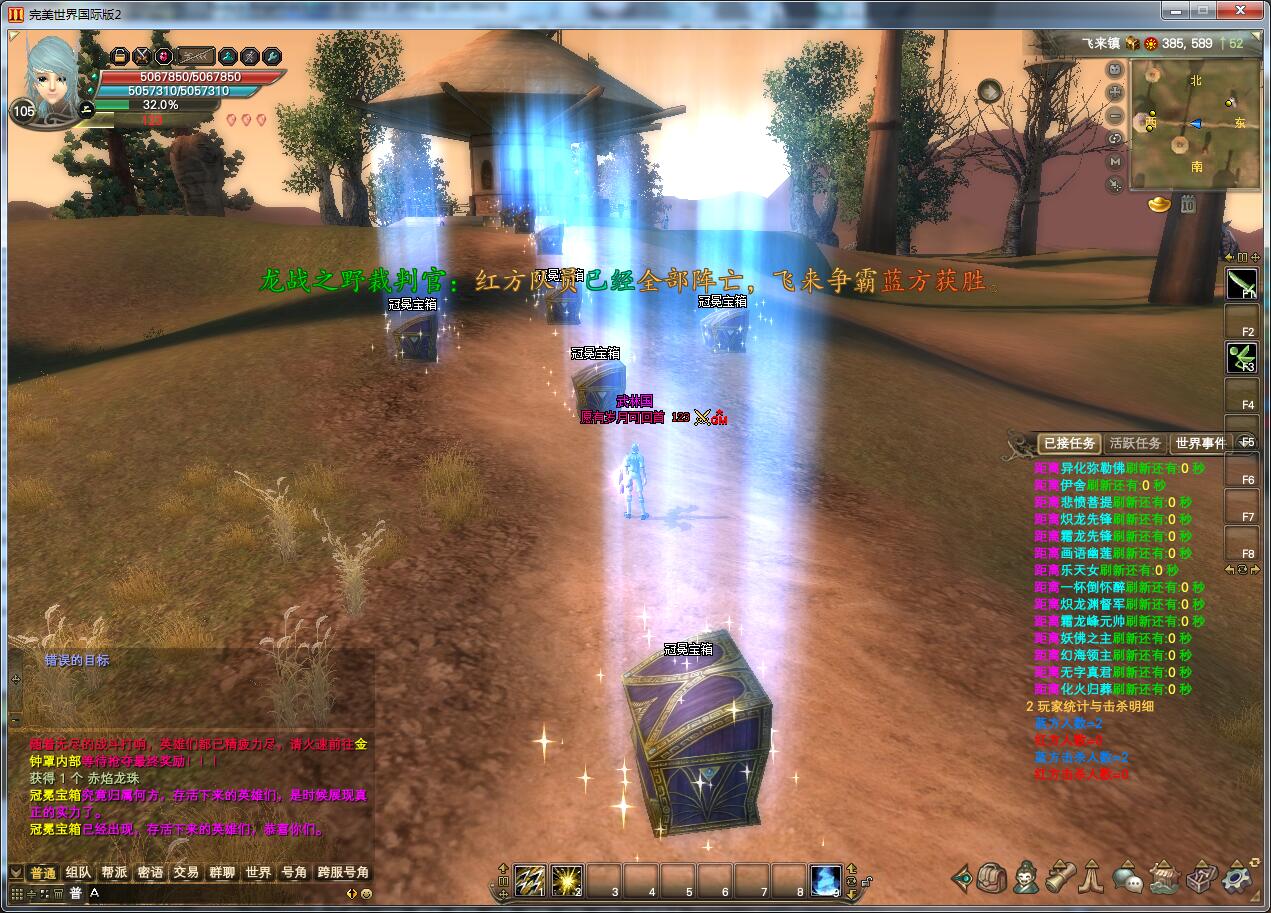Minimize the game window
The width and height of the screenshot is (1271, 913).
click(1174, 10)
